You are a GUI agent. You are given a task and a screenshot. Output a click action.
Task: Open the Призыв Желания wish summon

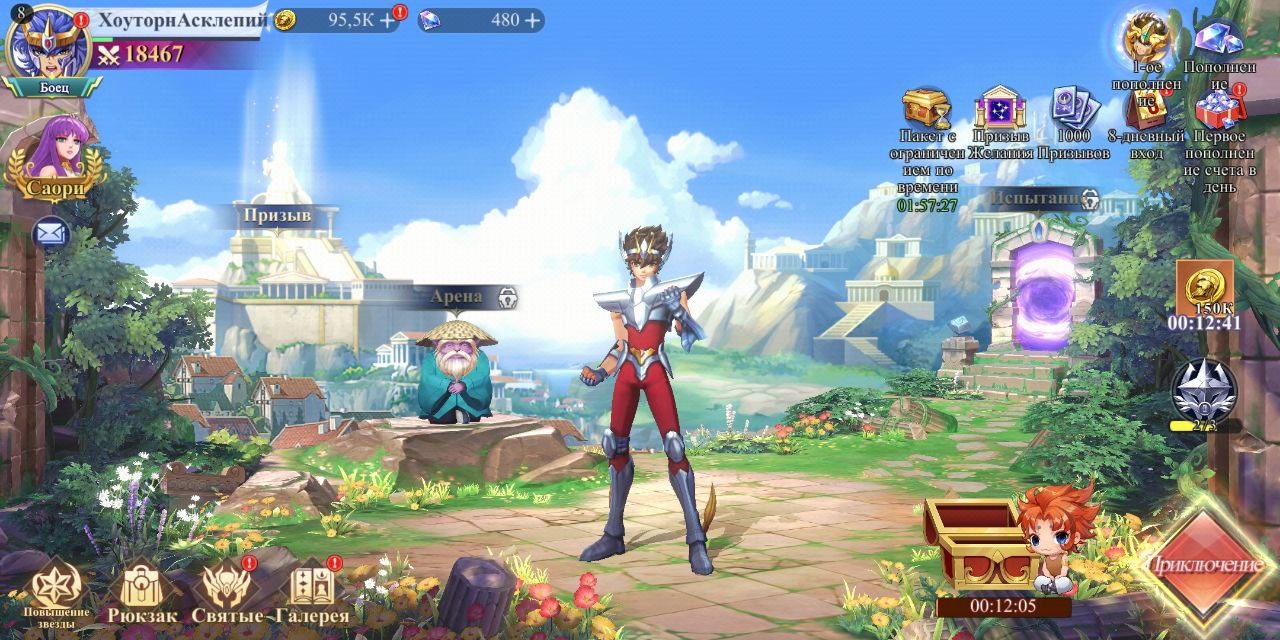(x=1000, y=108)
